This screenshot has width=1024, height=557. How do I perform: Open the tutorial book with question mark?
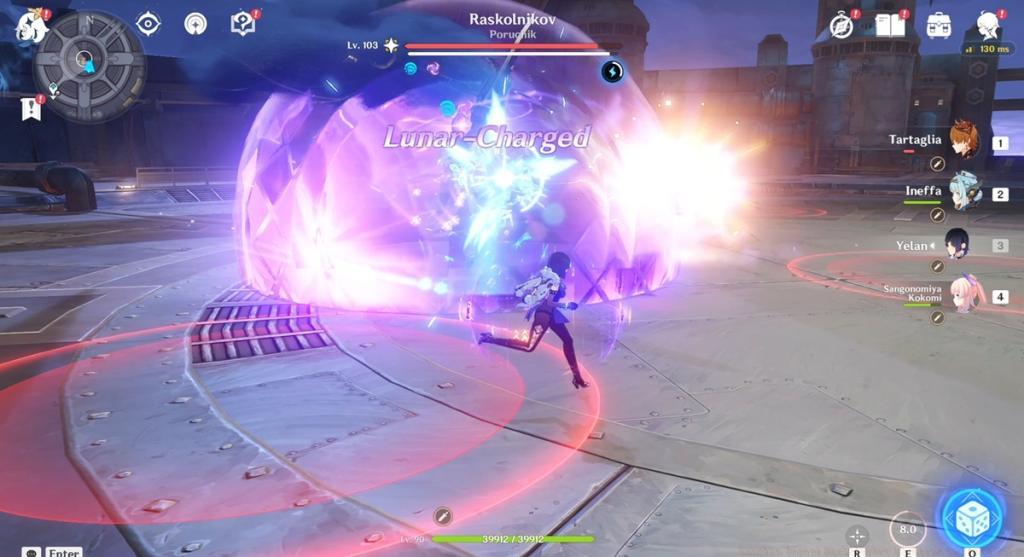point(243,23)
